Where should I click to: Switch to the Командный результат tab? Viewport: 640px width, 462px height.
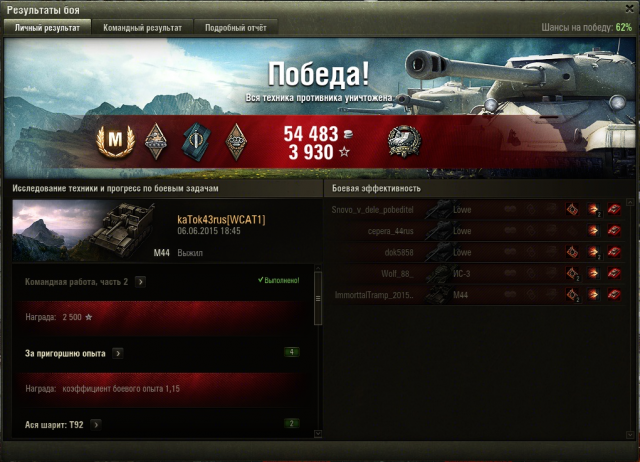pos(143,28)
